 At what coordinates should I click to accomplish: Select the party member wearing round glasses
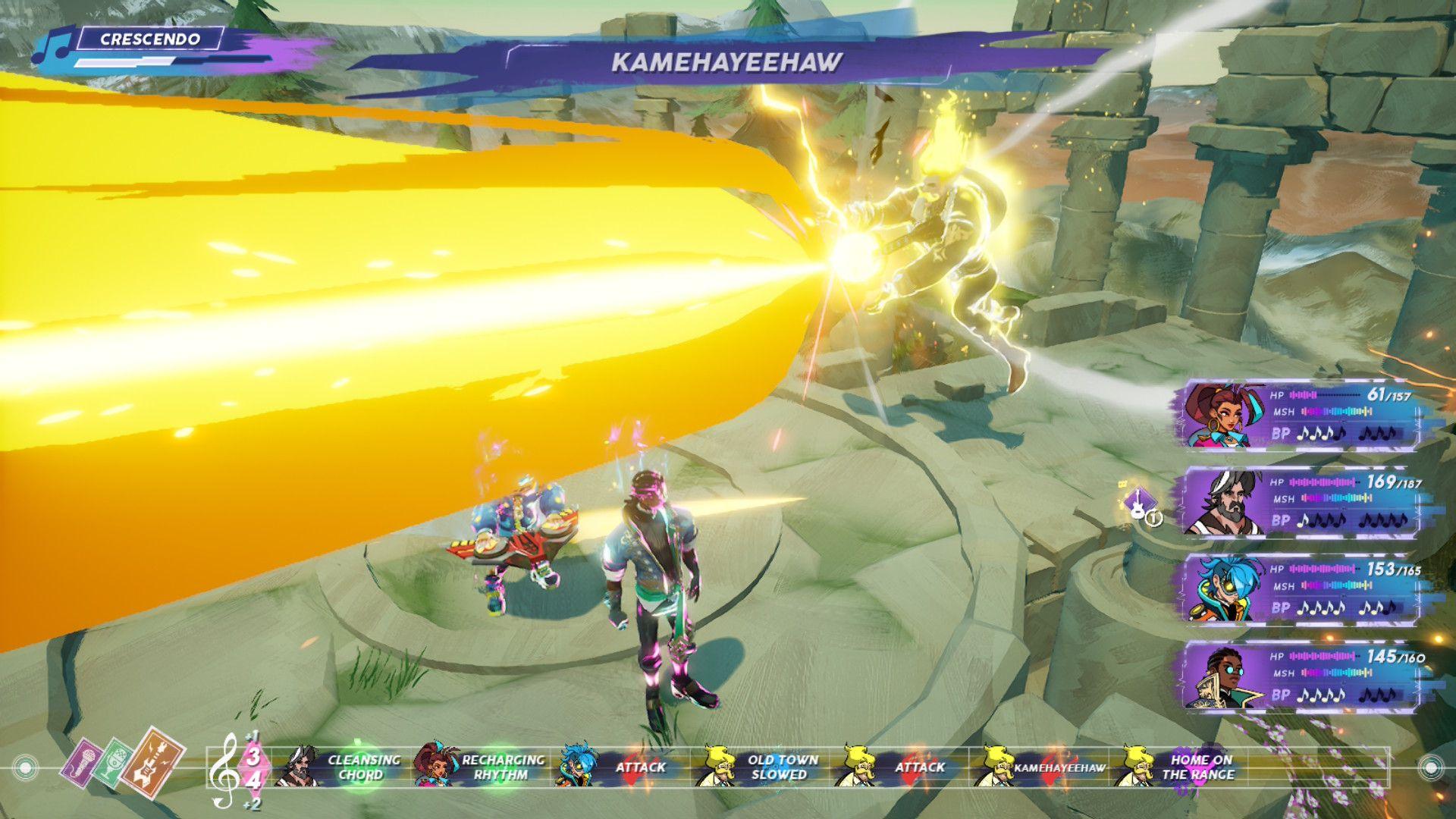[x=1297, y=676]
